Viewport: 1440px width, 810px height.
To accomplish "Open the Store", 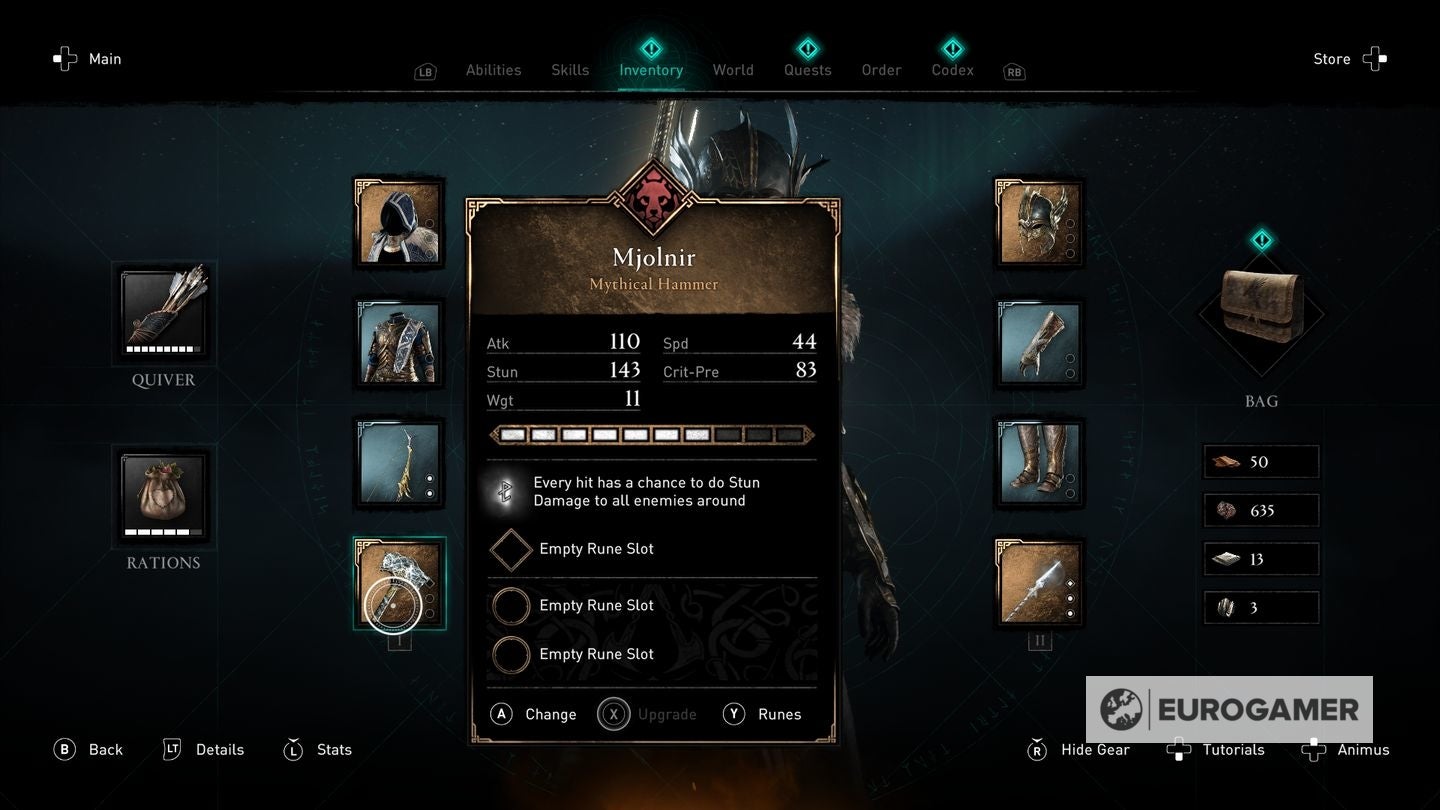I will (x=1331, y=58).
